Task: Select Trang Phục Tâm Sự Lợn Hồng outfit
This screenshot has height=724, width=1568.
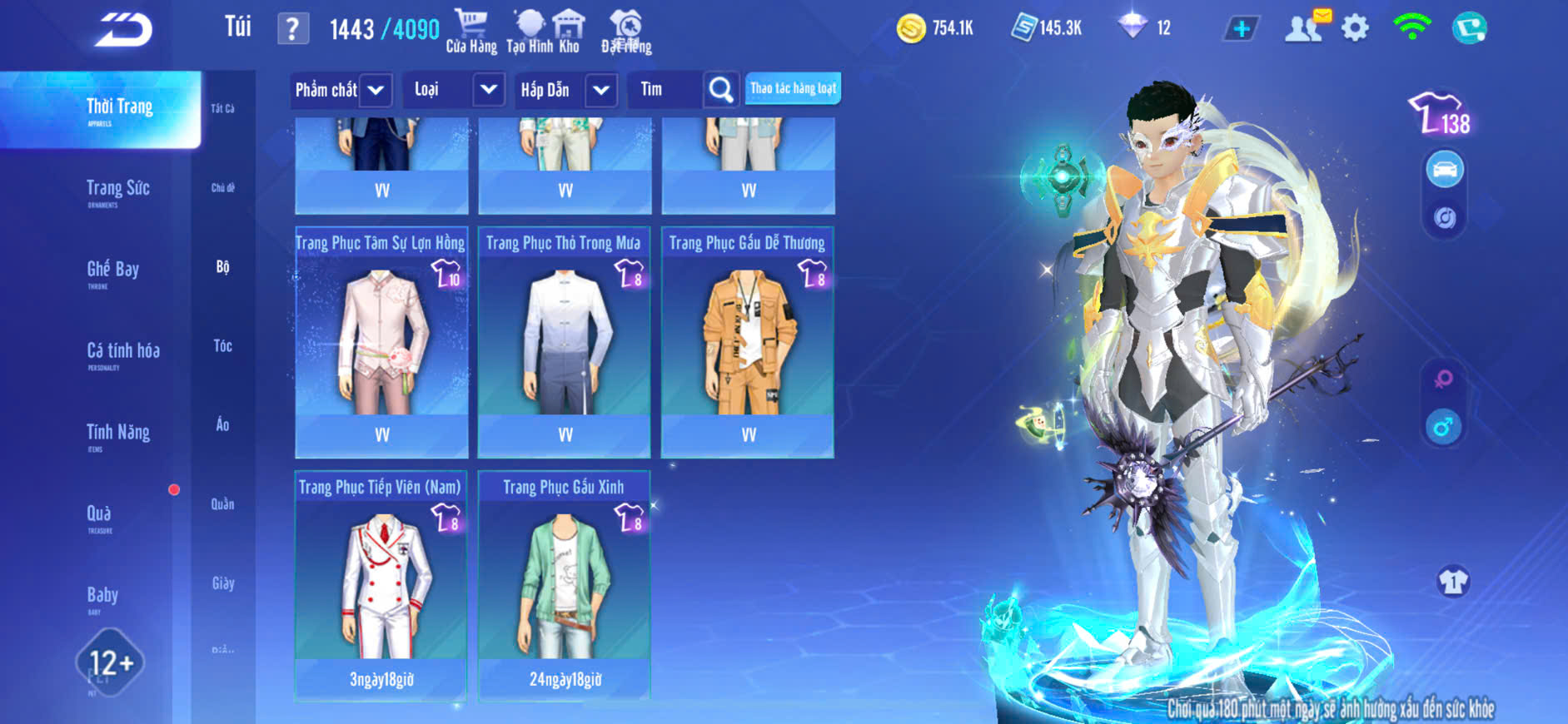Action: coord(381,343)
